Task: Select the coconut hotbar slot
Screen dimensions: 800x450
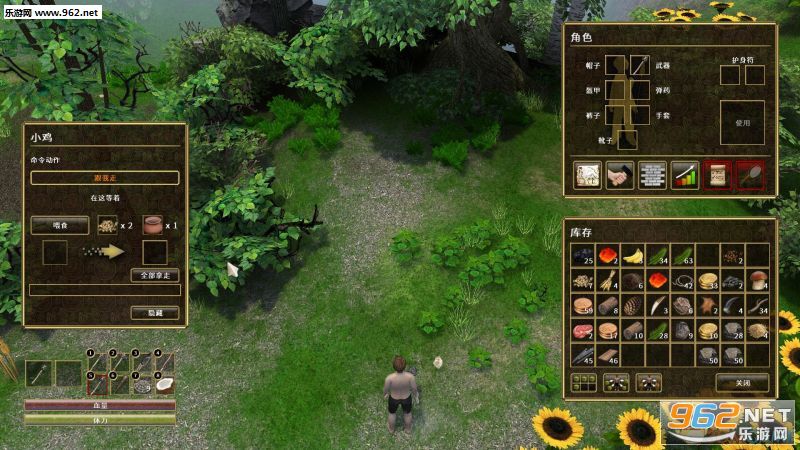Action: [165, 382]
